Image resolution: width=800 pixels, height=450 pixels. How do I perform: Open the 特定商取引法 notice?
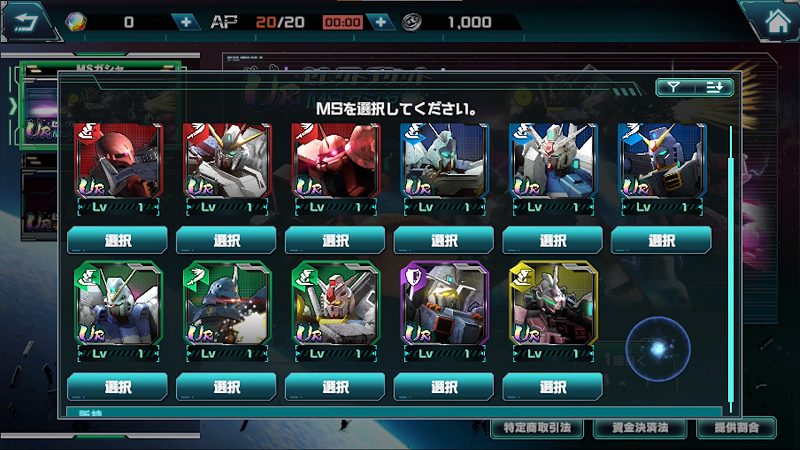pos(536,428)
